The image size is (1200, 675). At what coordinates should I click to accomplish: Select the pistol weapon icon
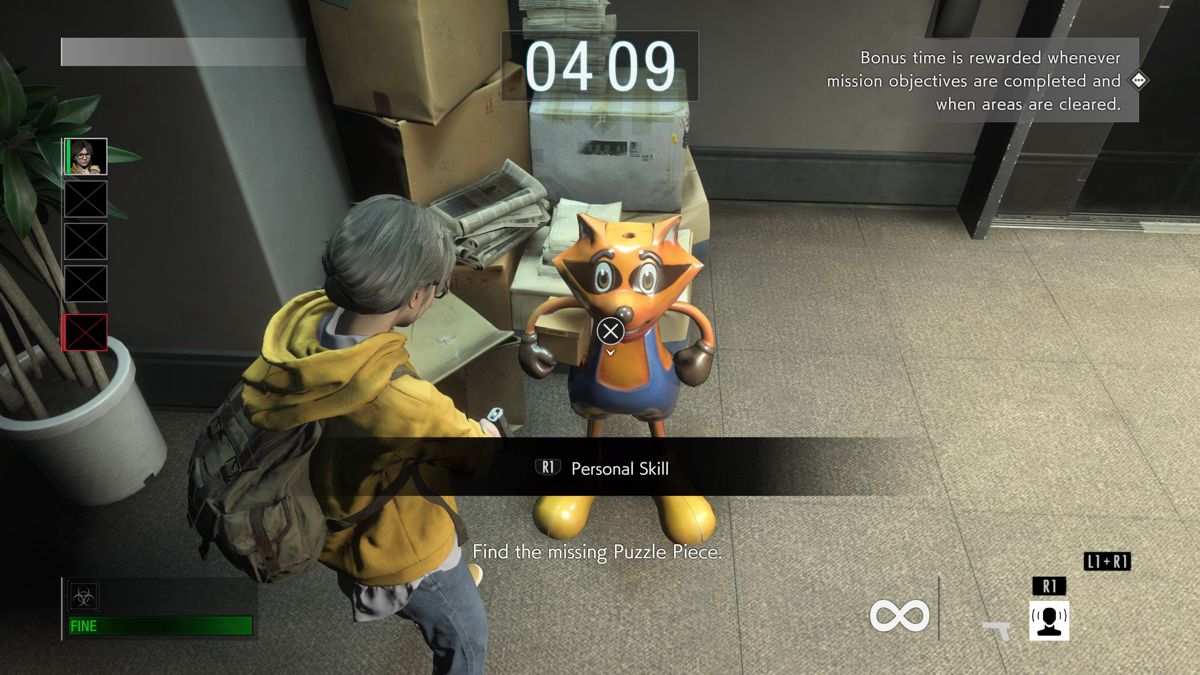tap(995, 629)
